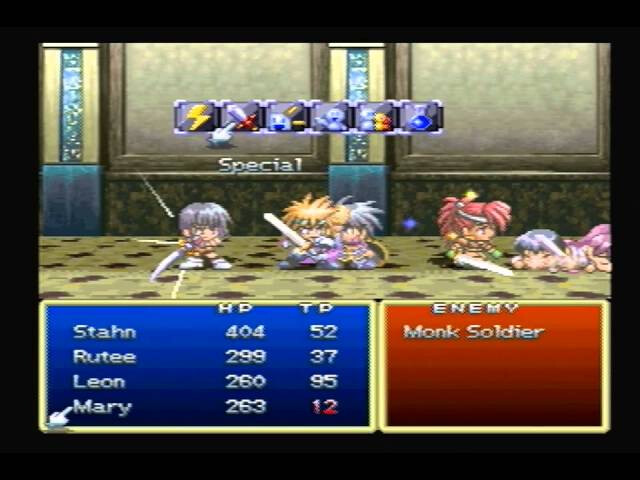Choose Rutee in the party list
The height and width of the screenshot is (480, 640).
[104, 356]
